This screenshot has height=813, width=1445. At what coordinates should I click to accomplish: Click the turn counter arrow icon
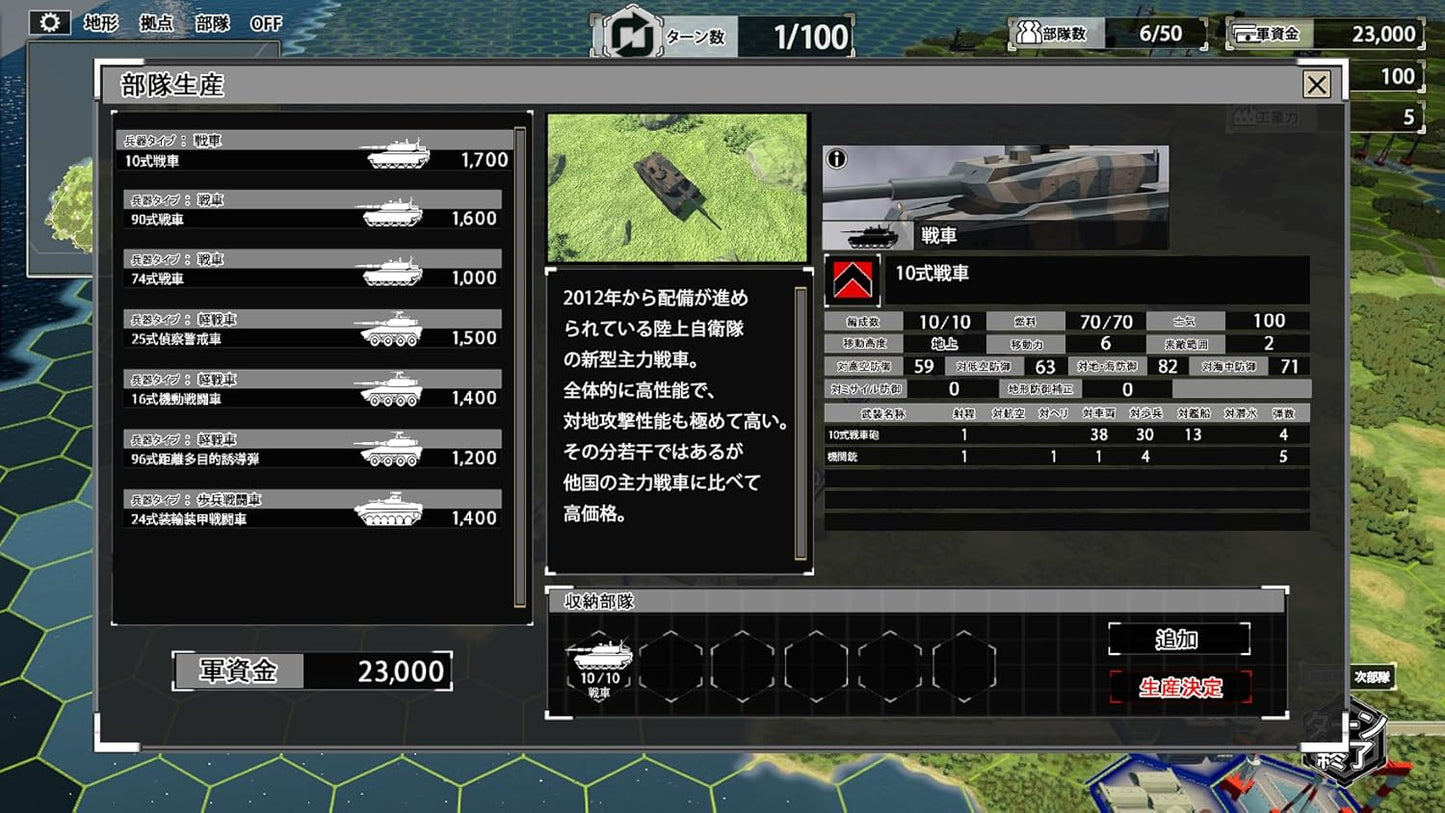pyautogui.click(x=630, y=32)
